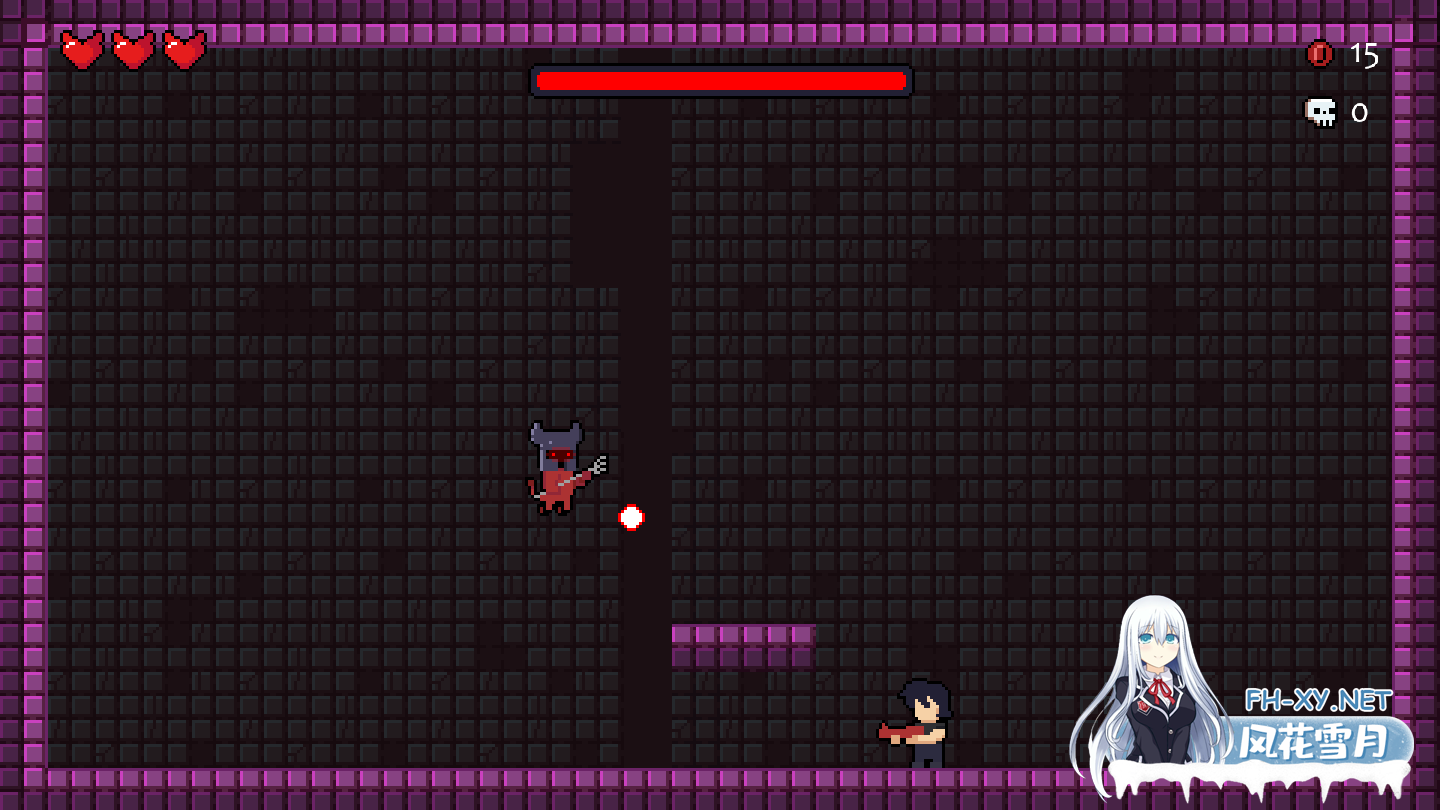Click the glowing white projectile orb
Screen dimensions: 1440x810
tap(630, 517)
